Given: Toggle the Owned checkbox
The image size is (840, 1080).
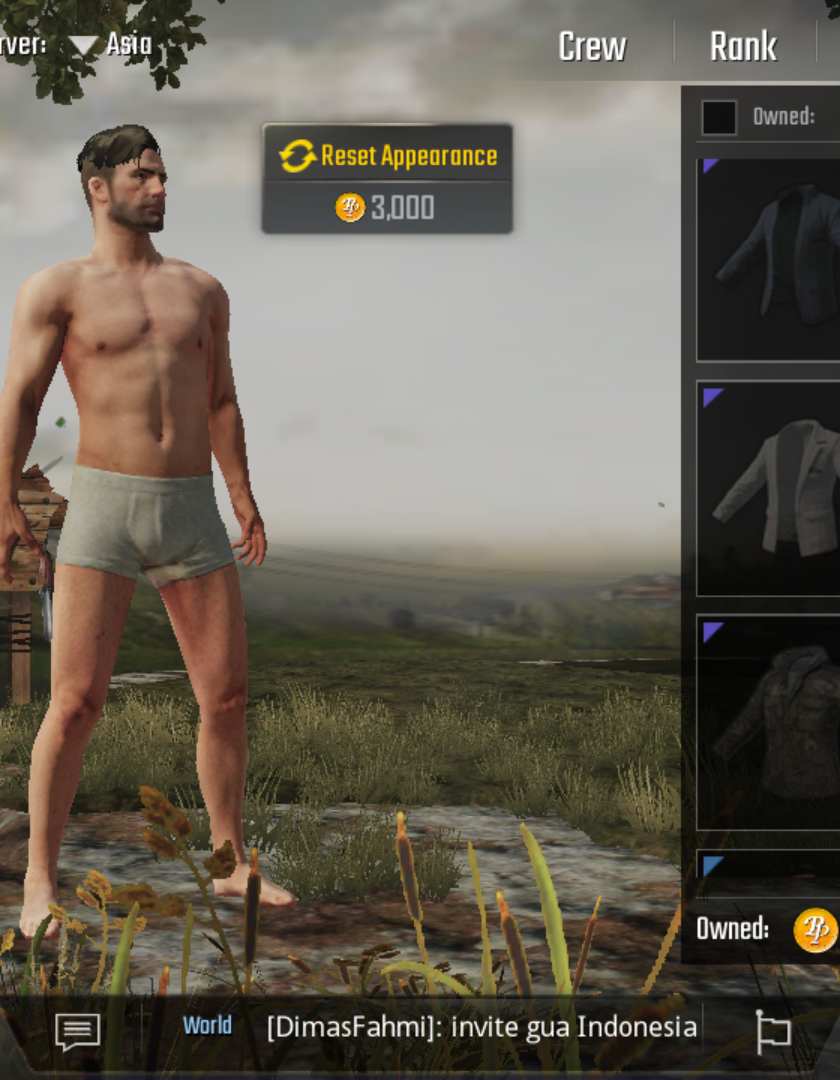Looking at the screenshot, I should tap(719, 118).
